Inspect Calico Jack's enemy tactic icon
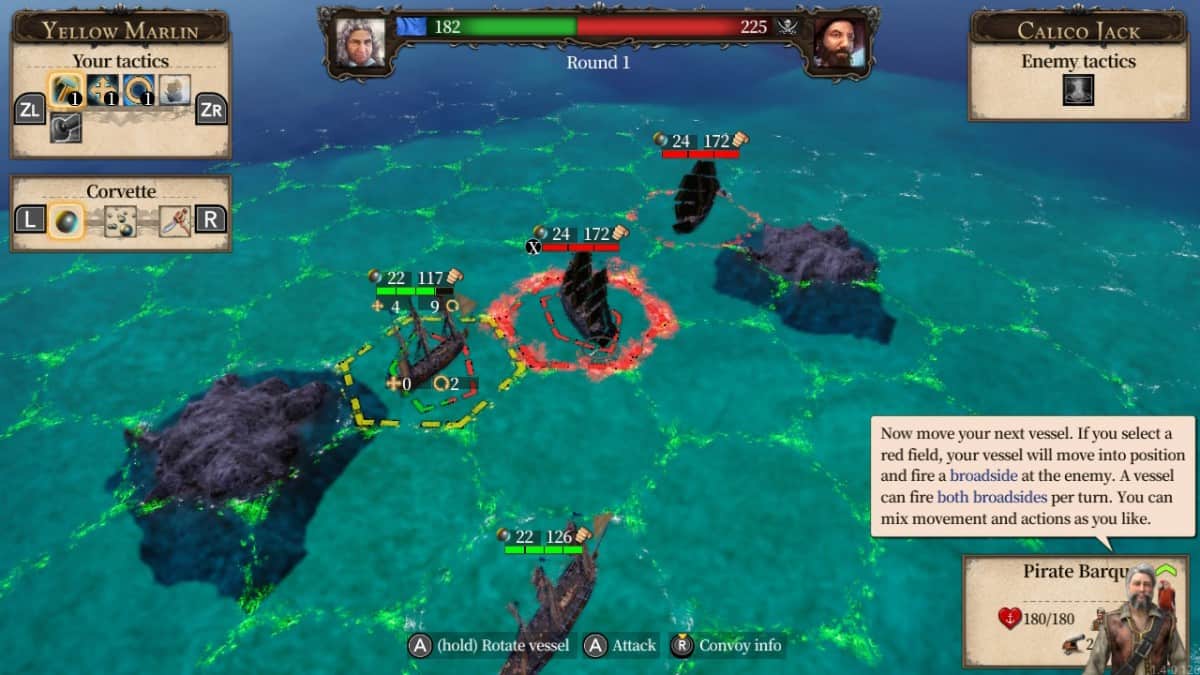The image size is (1200, 675). point(1078,90)
